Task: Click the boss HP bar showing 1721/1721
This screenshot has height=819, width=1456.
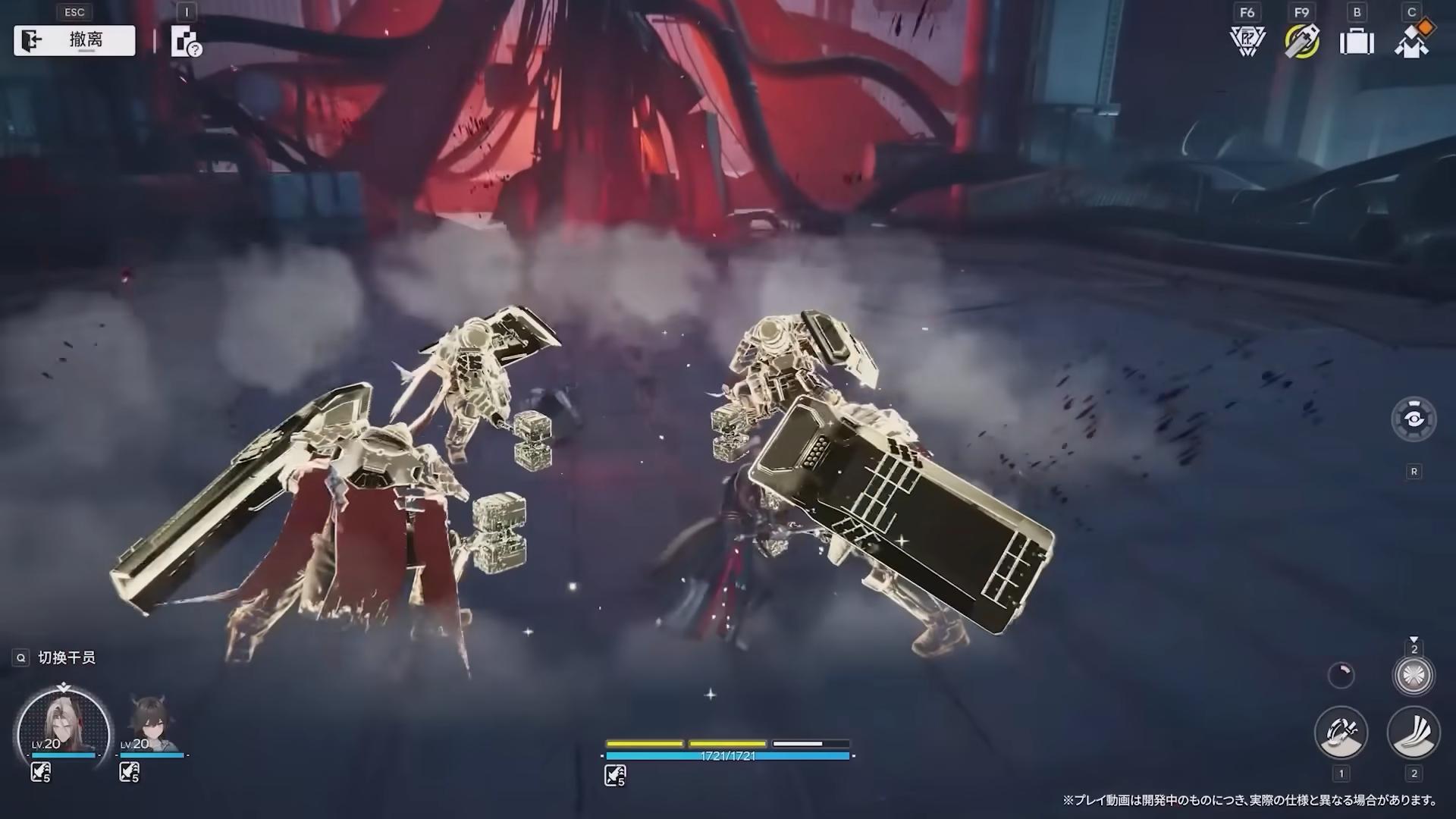Action: [726, 756]
